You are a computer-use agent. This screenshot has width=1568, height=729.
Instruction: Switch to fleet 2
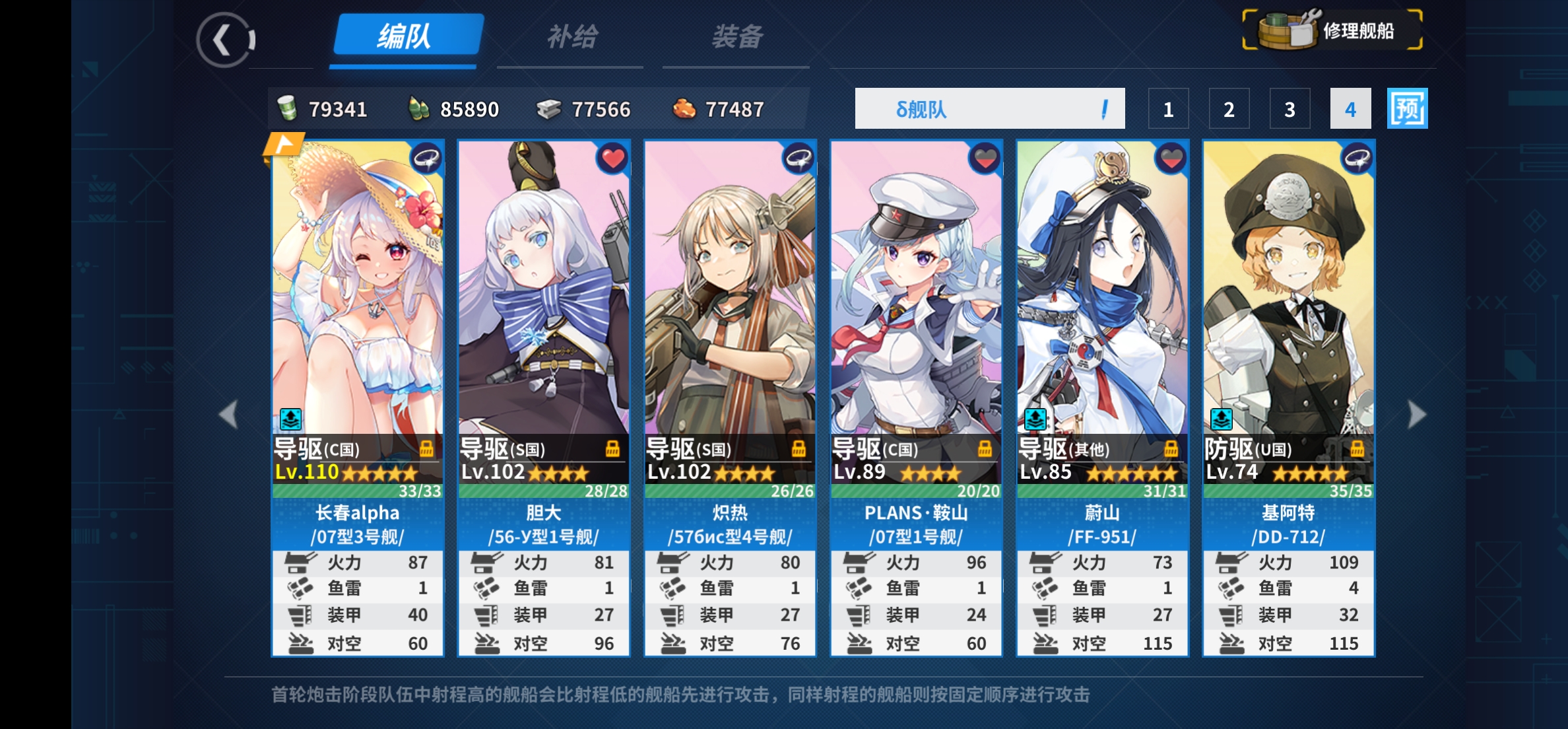pyautogui.click(x=1229, y=109)
